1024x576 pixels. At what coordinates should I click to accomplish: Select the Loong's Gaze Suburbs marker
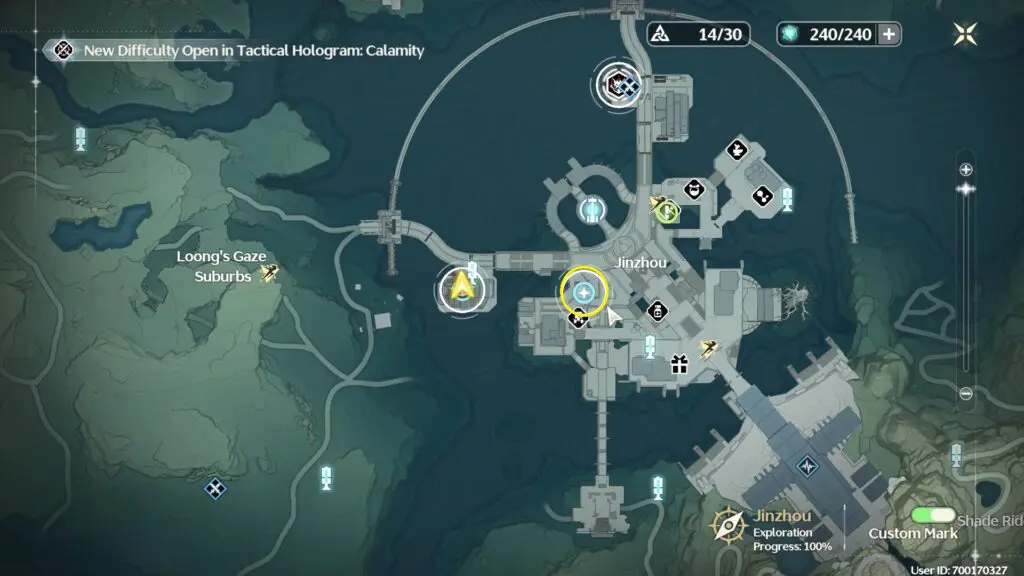(268, 272)
